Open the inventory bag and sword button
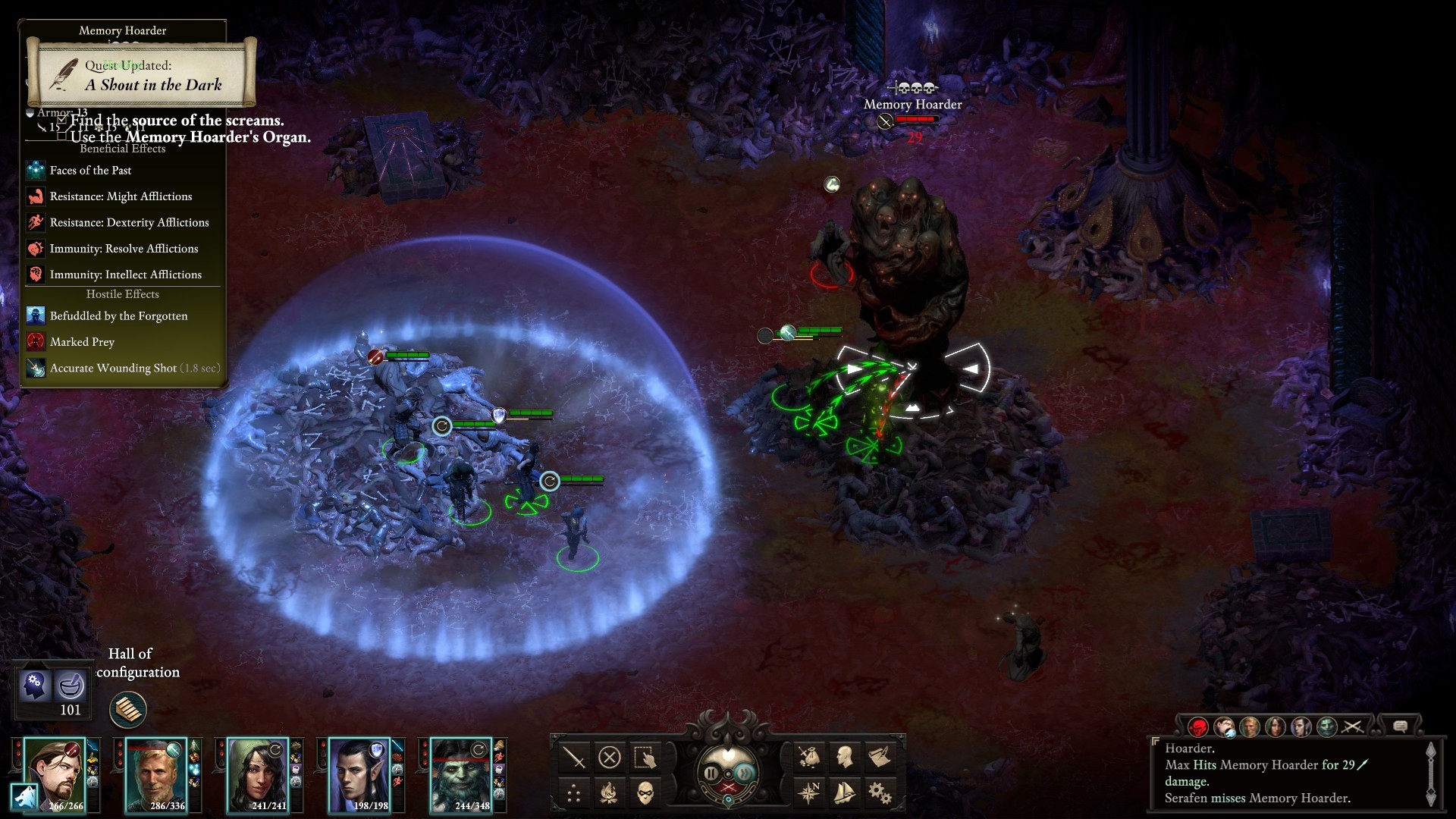 click(x=808, y=757)
